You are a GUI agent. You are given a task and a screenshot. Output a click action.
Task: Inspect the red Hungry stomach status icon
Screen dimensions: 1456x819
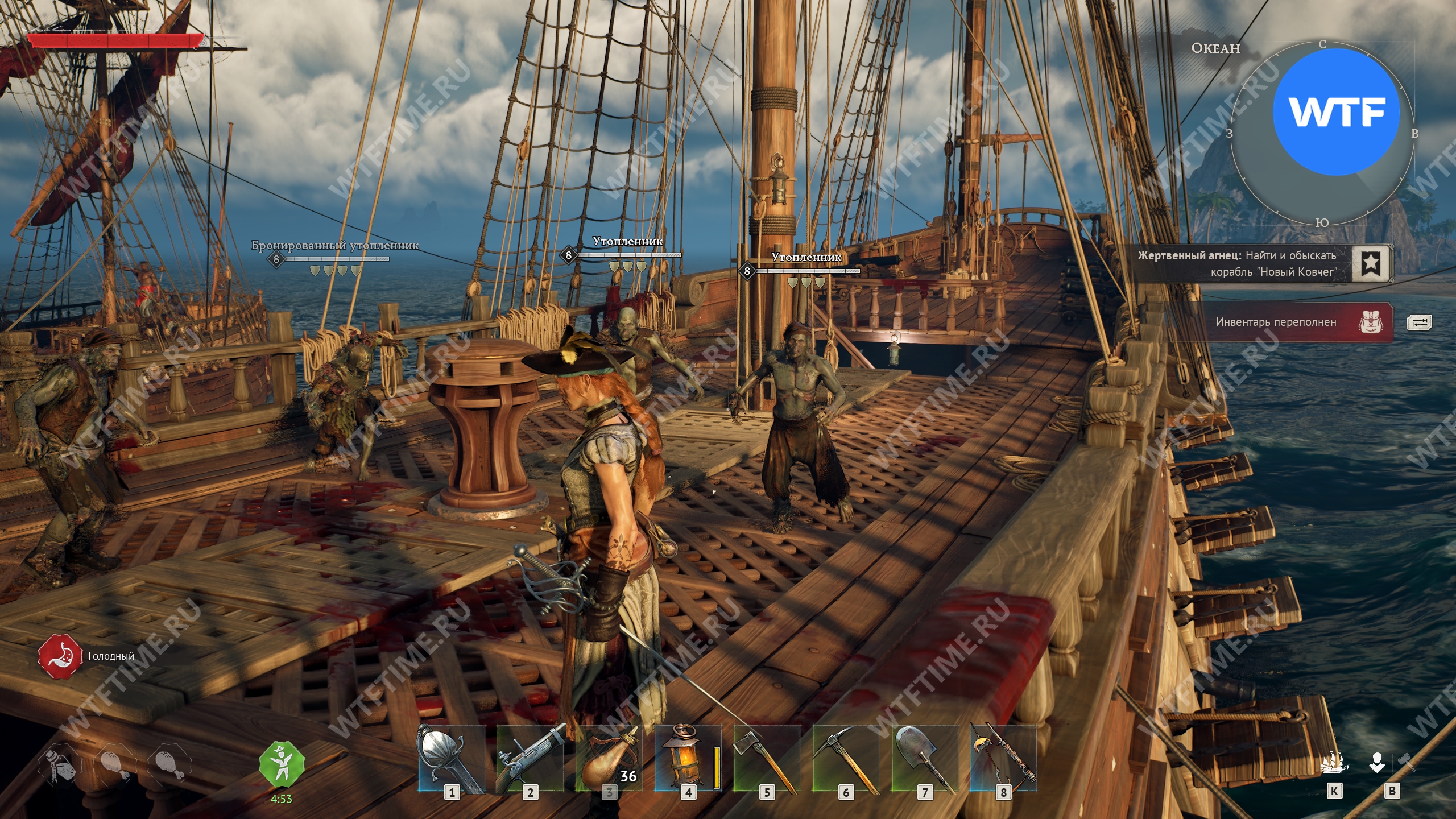click(57, 656)
